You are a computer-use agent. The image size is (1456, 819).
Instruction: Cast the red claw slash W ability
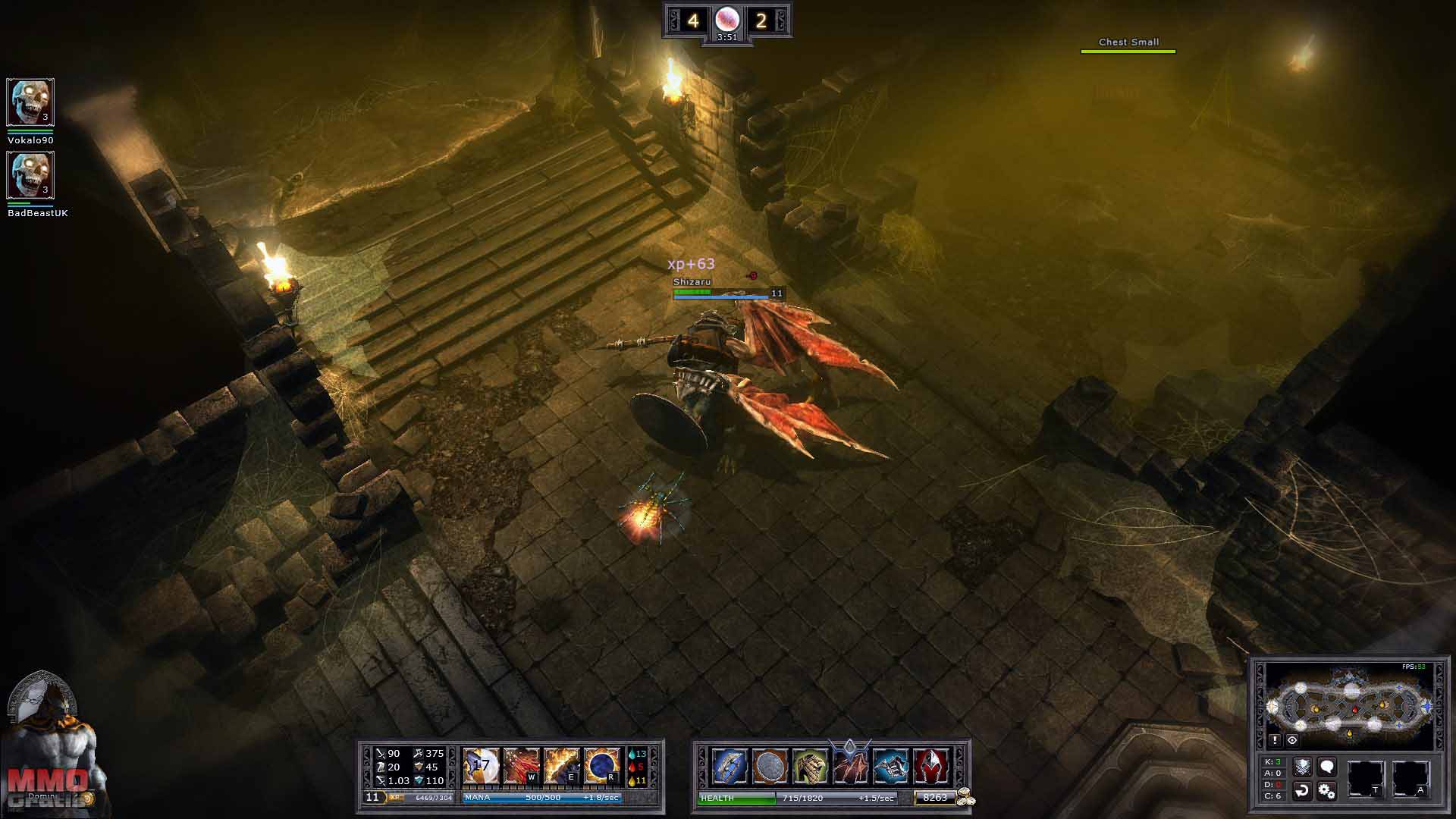[521, 766]
